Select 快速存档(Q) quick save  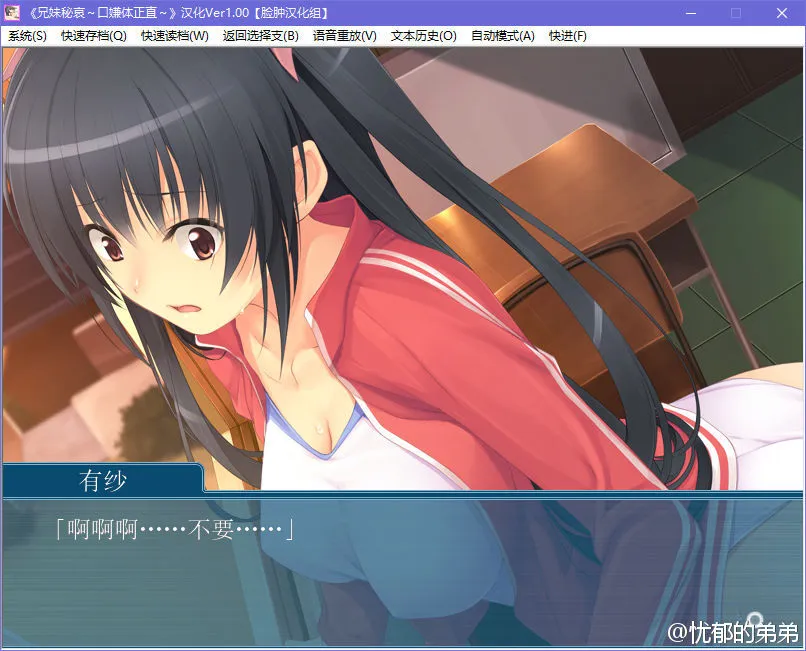[x=94, y=36]
